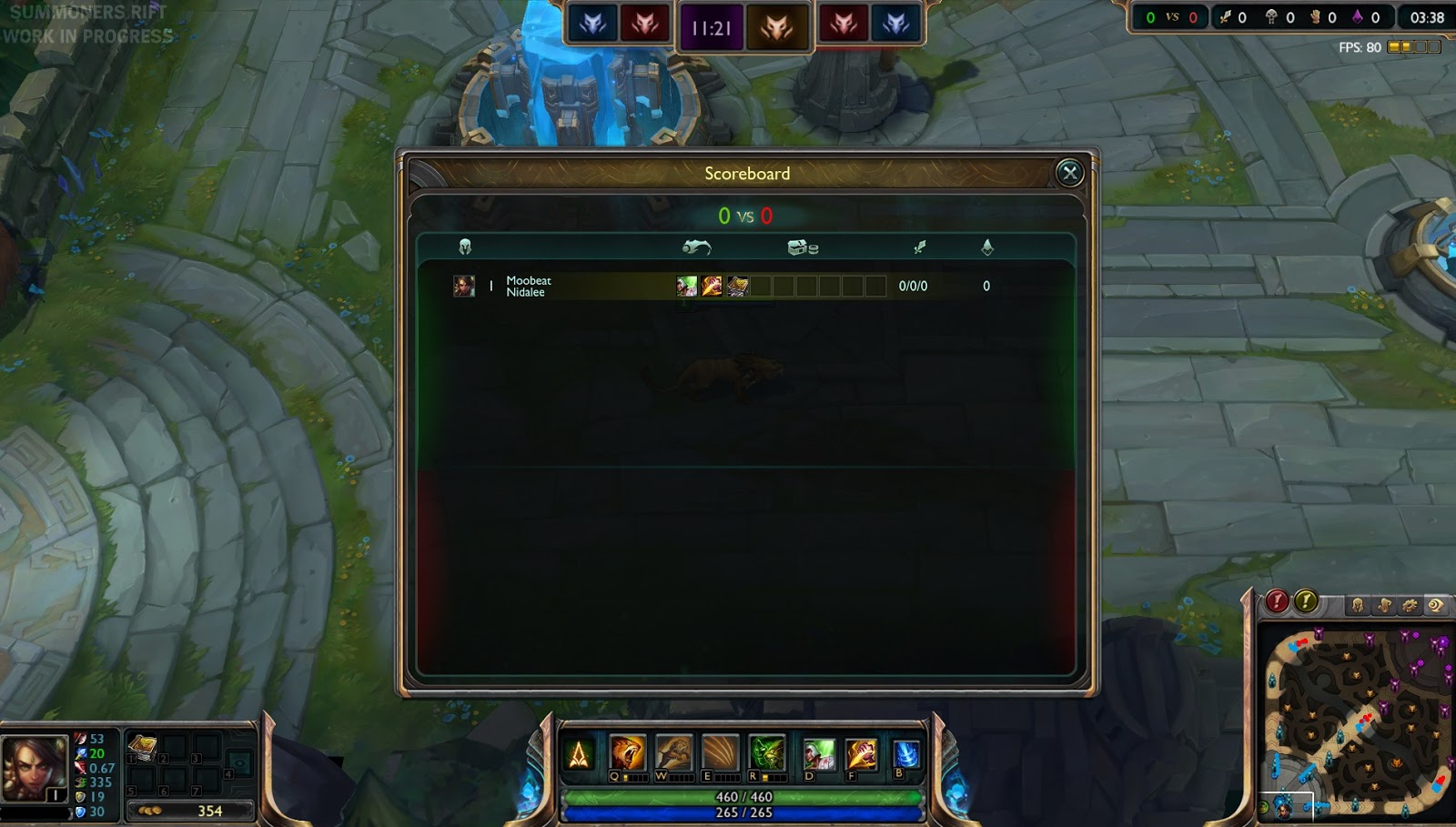Click the warding totem trinket in Moobeat's items

(739, 286)
